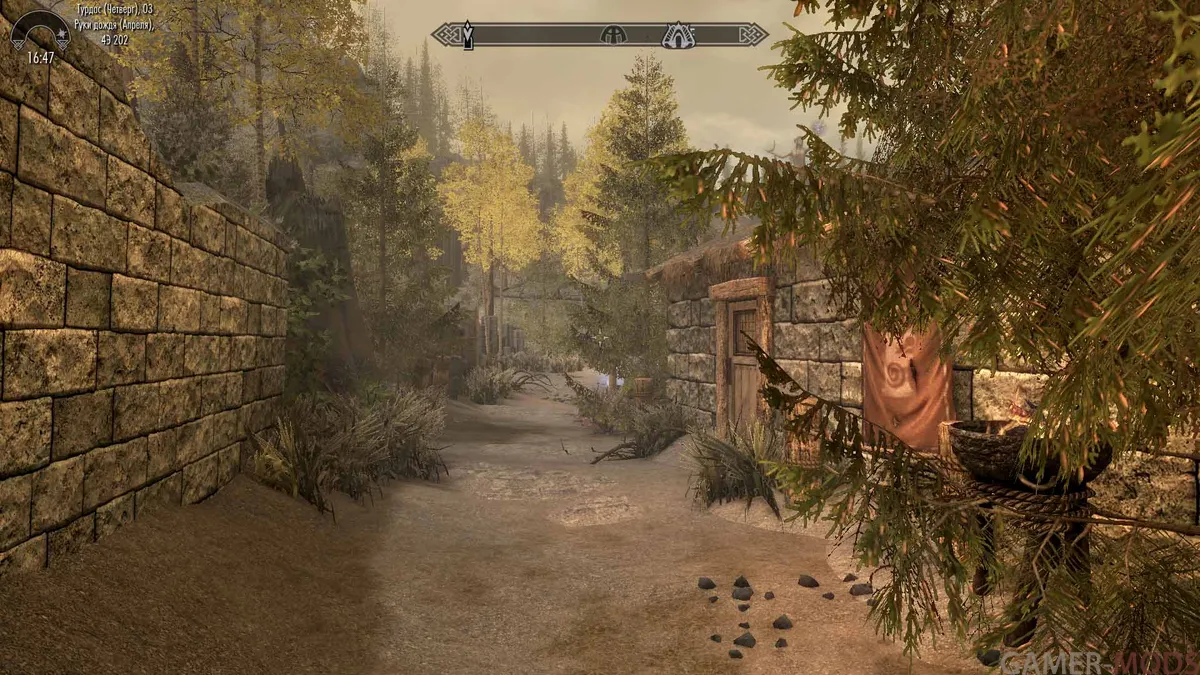Viewport: 1200px width, 675px height.
Task: Click the quest arrow marker on the compass
Action: pyautogui.click(x=467, y=36)
